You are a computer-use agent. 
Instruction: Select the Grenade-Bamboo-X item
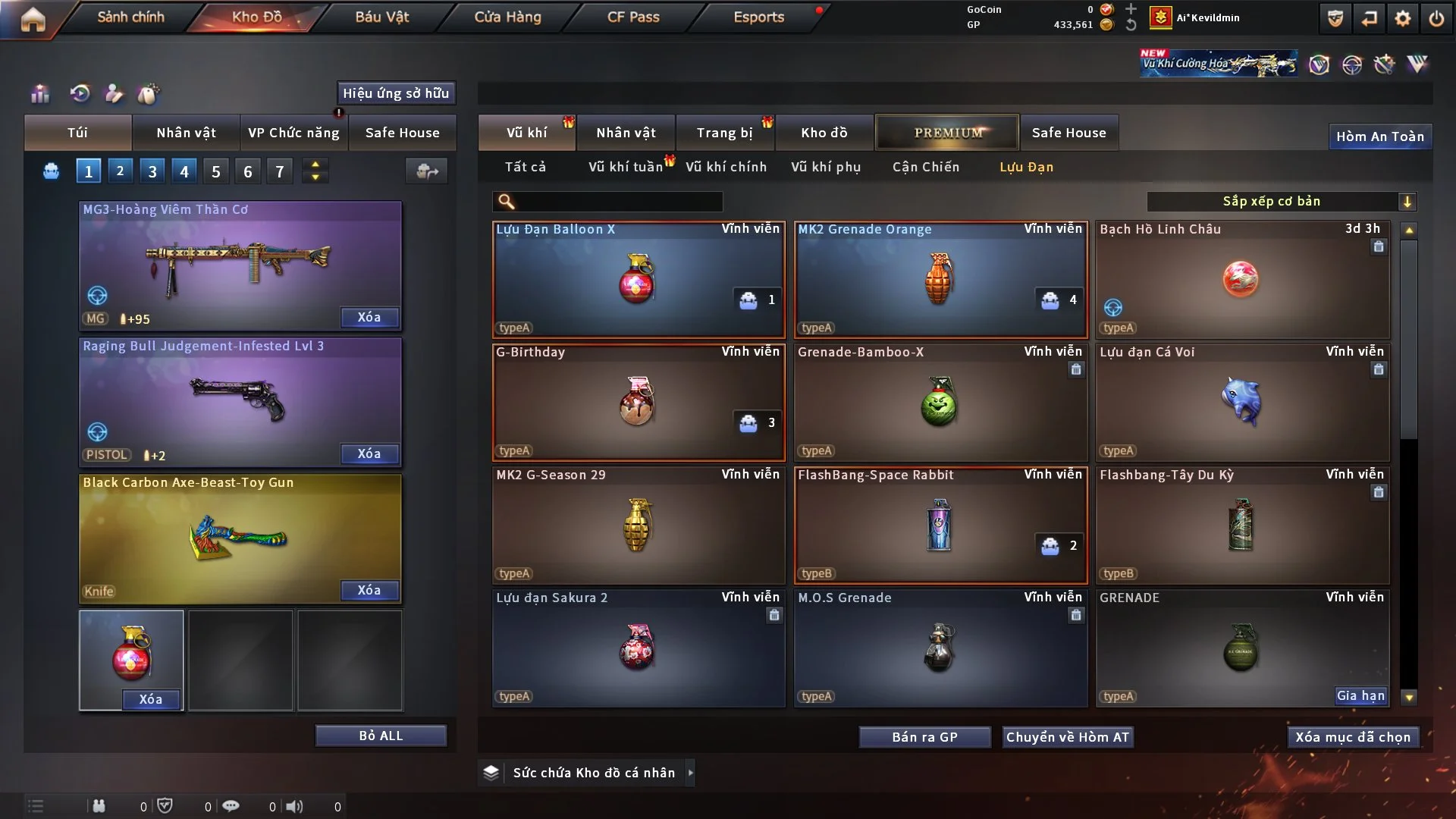pos(940,402)
